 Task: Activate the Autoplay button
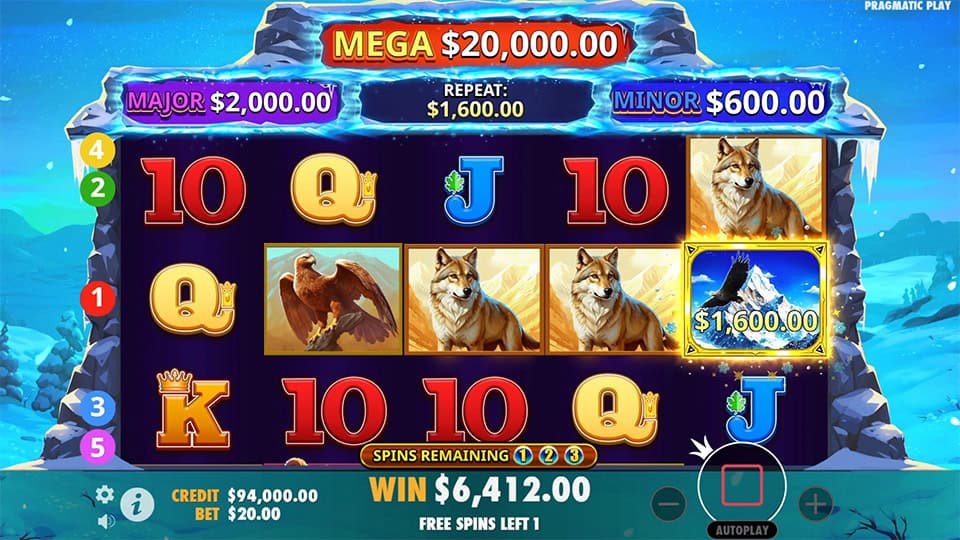coord(742,529)
